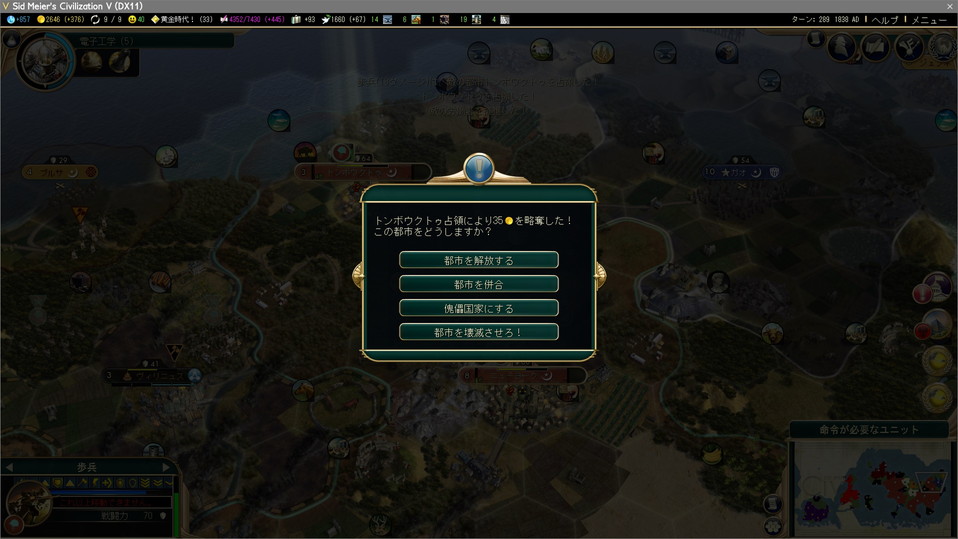Open the espionage overview spy icon
958x539 pixels.
(842, 46)
